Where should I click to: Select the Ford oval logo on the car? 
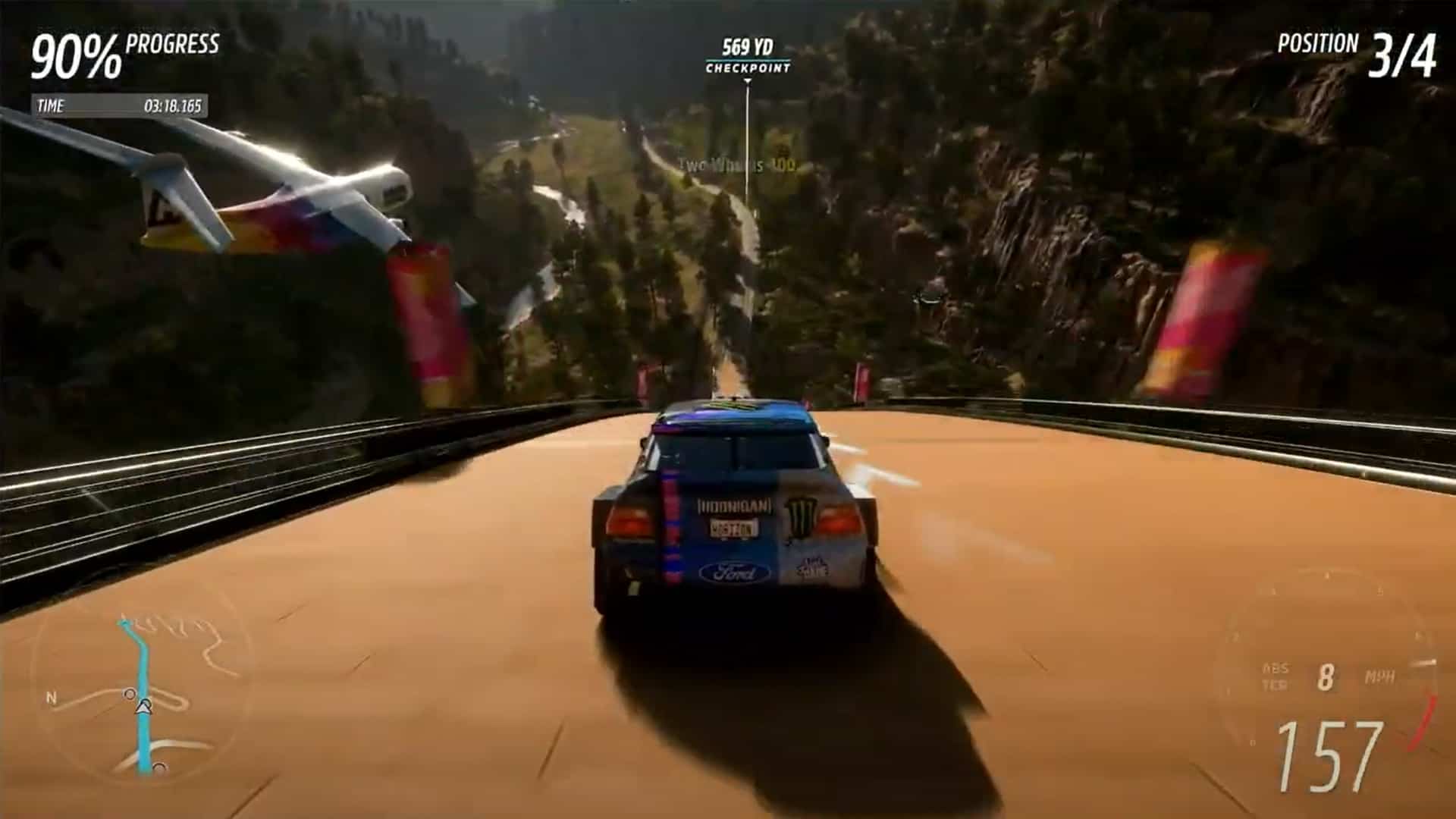point(734,571)
